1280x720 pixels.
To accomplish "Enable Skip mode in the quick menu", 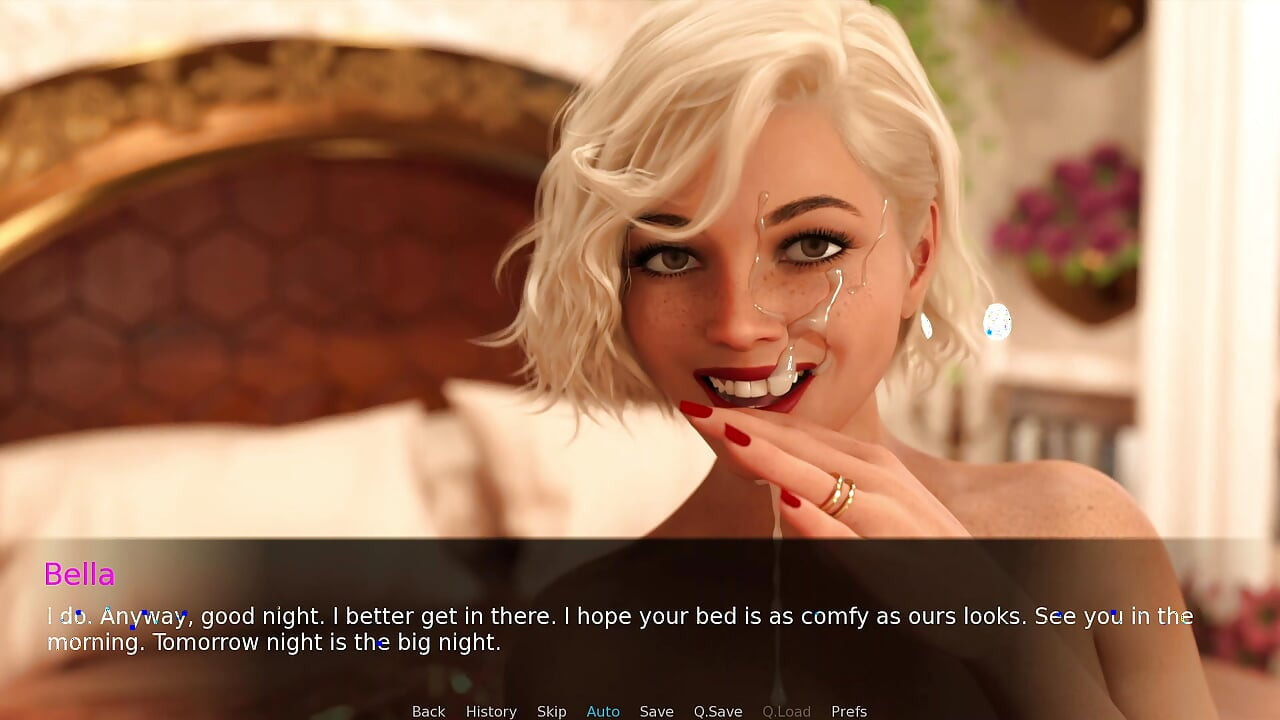I will tap(551, 711).
